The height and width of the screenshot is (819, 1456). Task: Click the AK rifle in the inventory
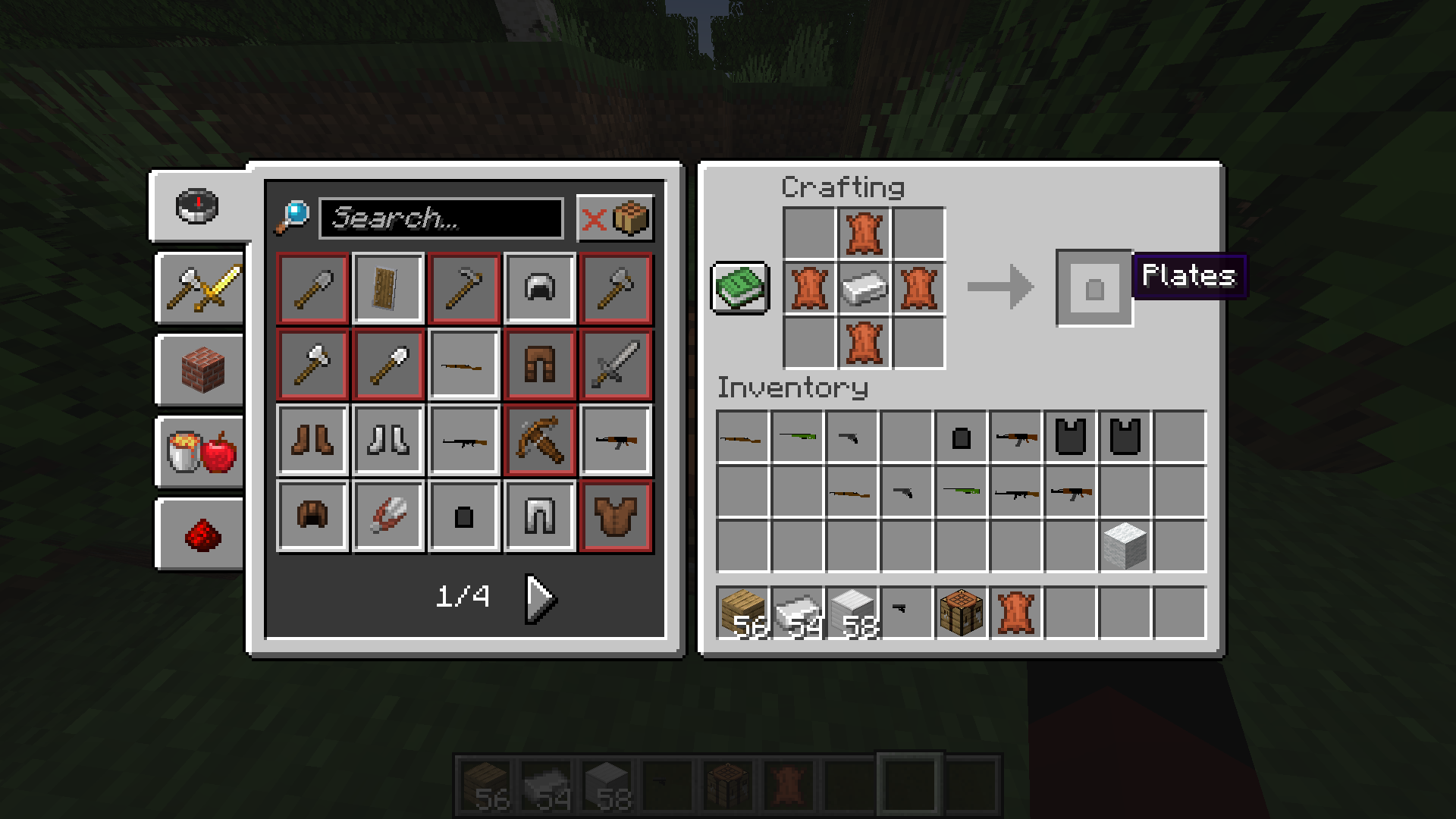point(1015,436)
